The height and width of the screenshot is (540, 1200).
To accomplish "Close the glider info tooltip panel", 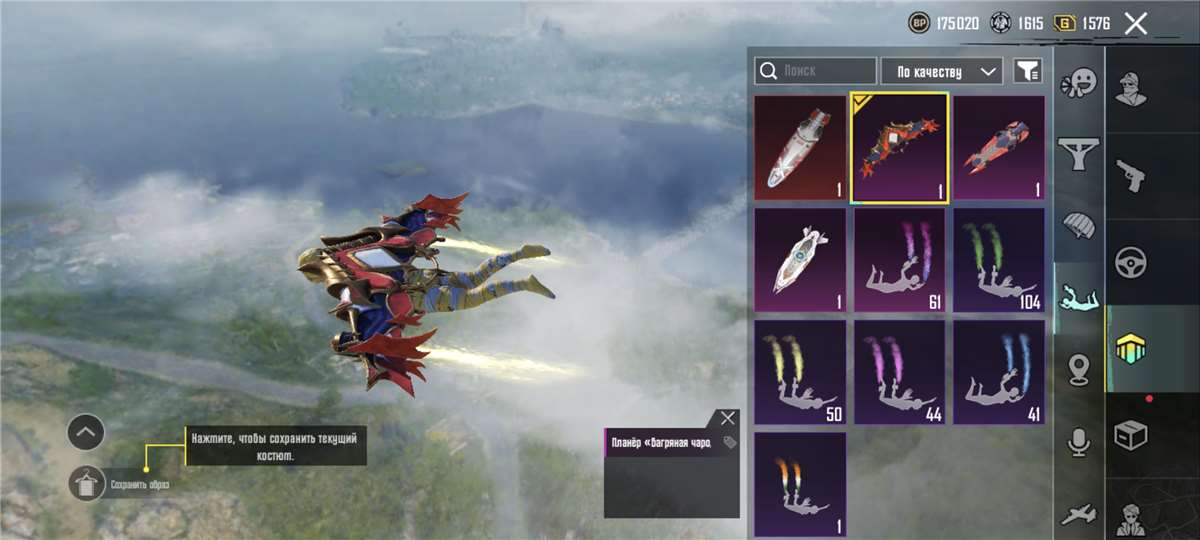I will (727, 418).
